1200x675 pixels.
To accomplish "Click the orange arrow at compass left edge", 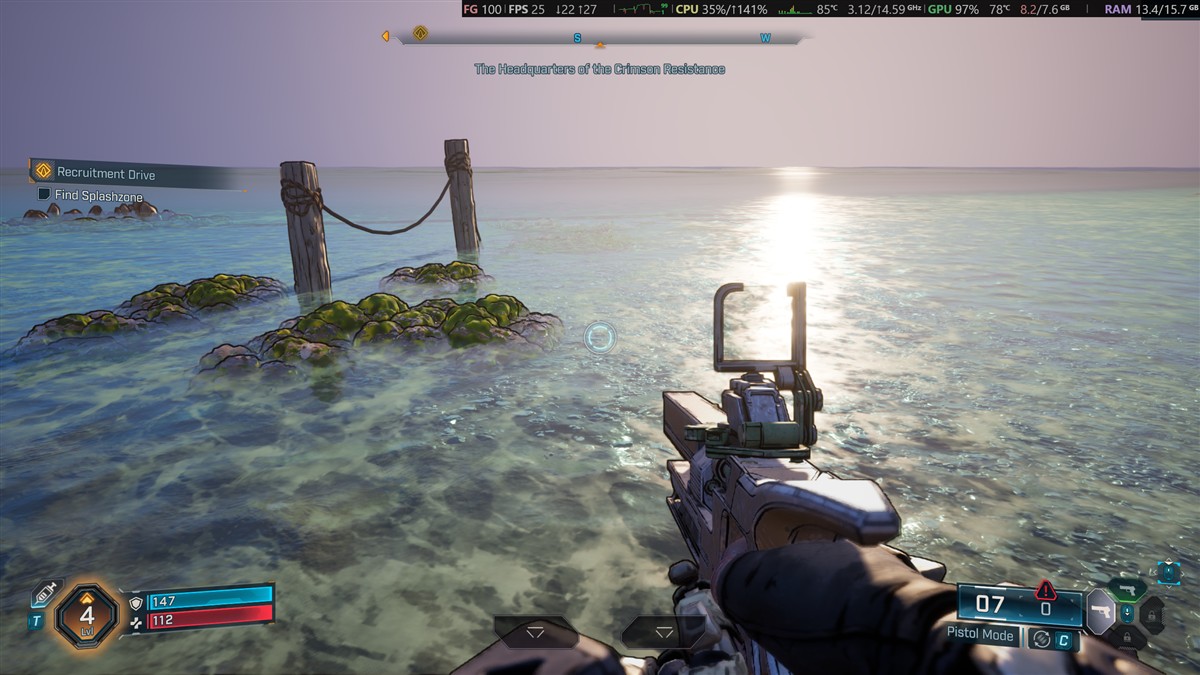I will 385,37.
